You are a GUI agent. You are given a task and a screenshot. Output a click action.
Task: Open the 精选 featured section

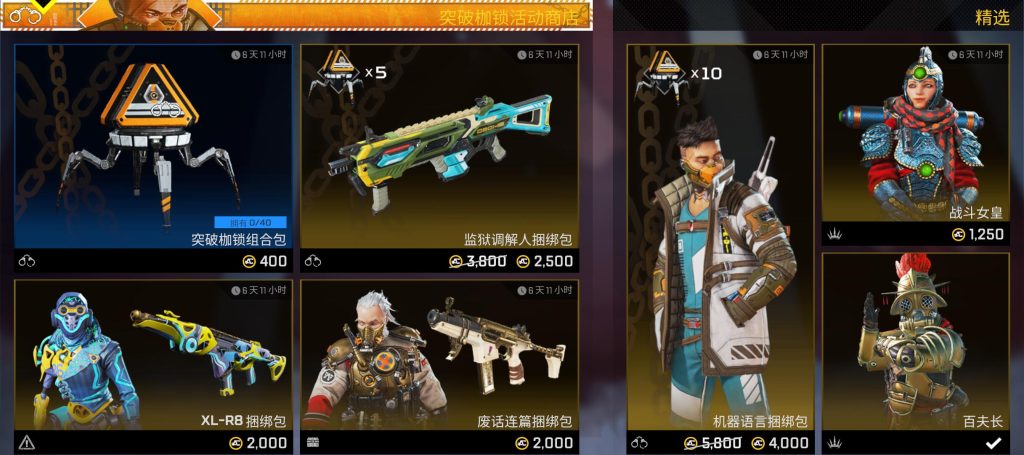click(991, 17)
